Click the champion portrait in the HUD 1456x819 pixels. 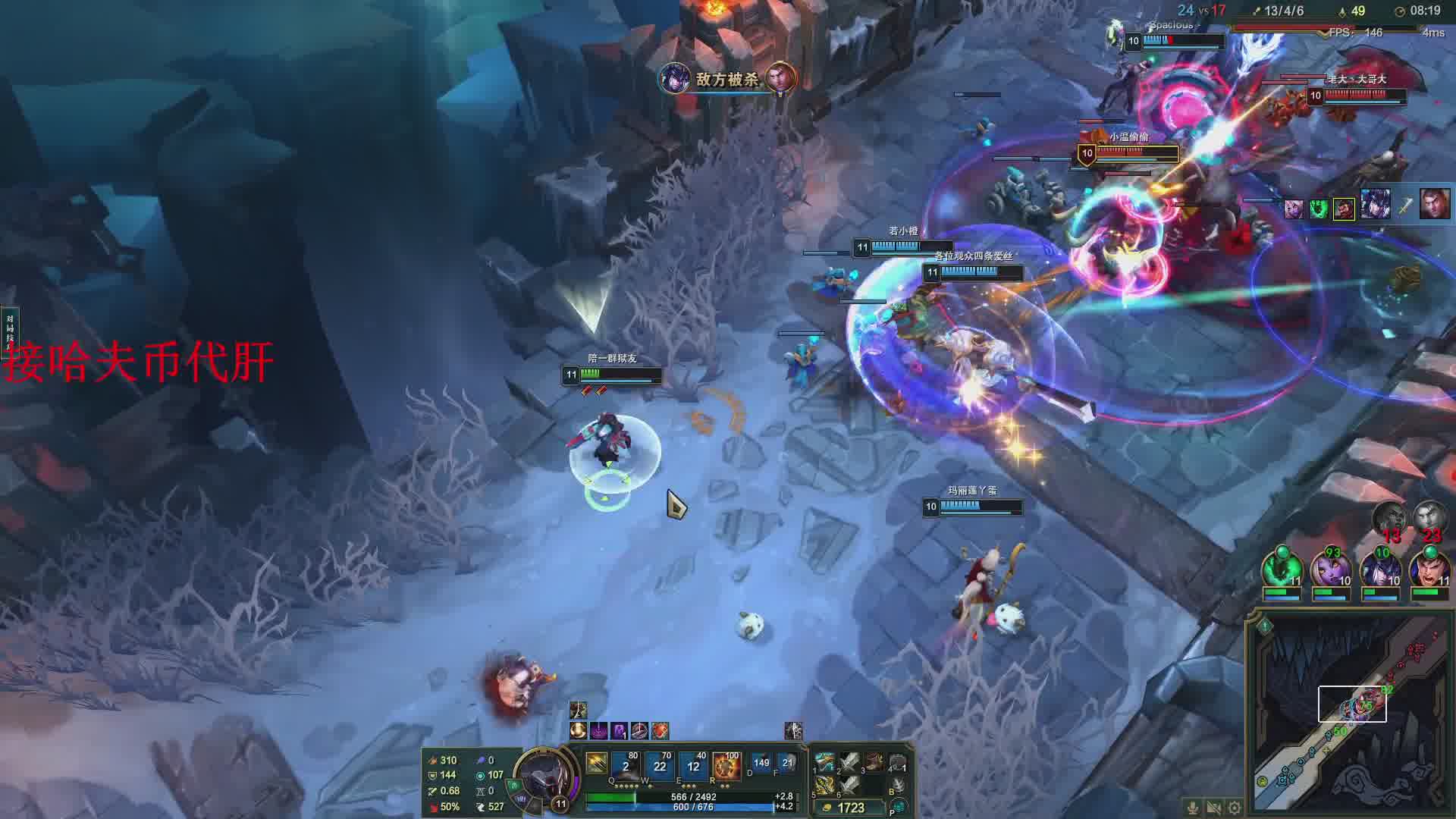coord(543,775)
